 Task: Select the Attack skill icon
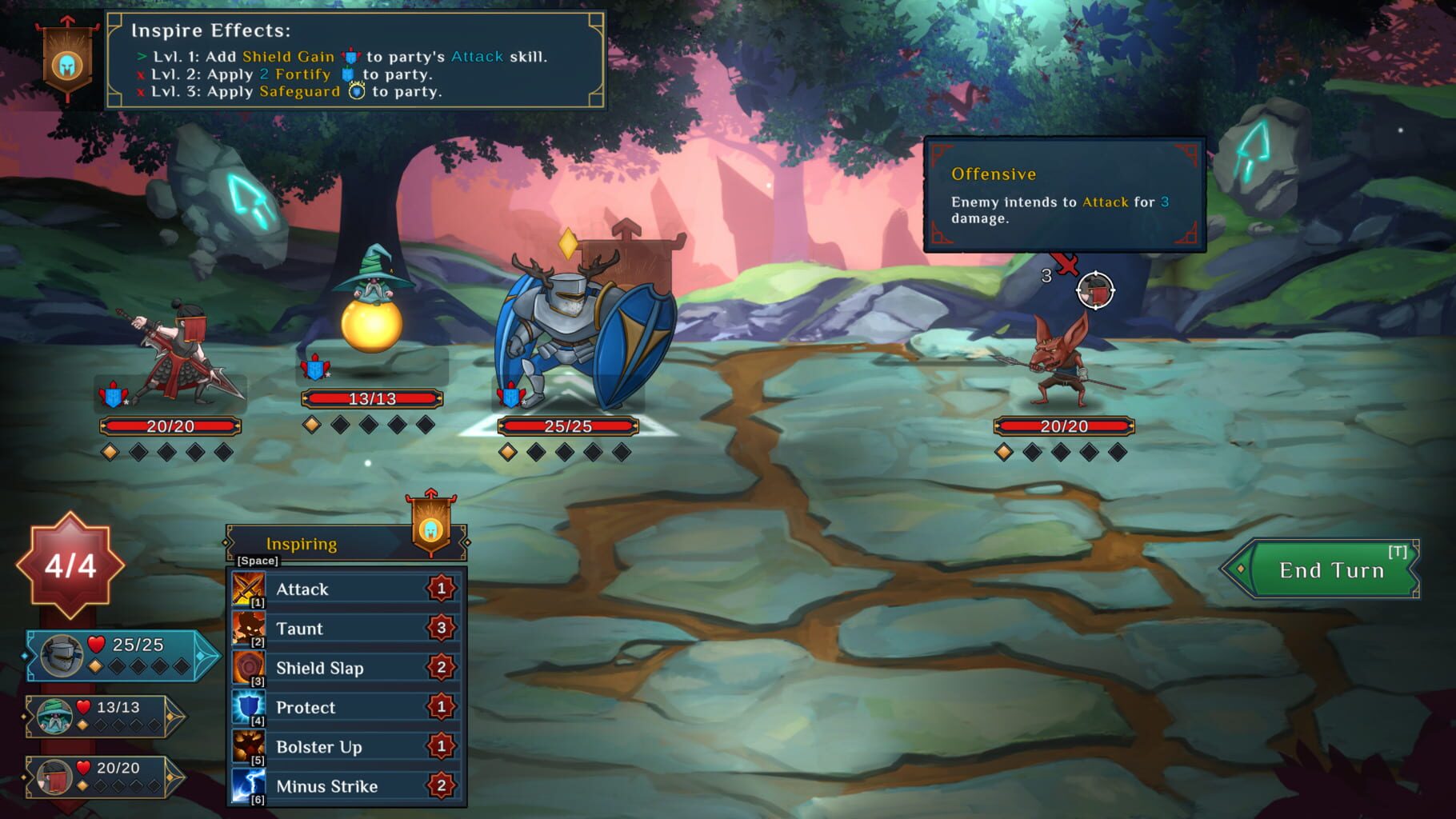pos(248,589)
